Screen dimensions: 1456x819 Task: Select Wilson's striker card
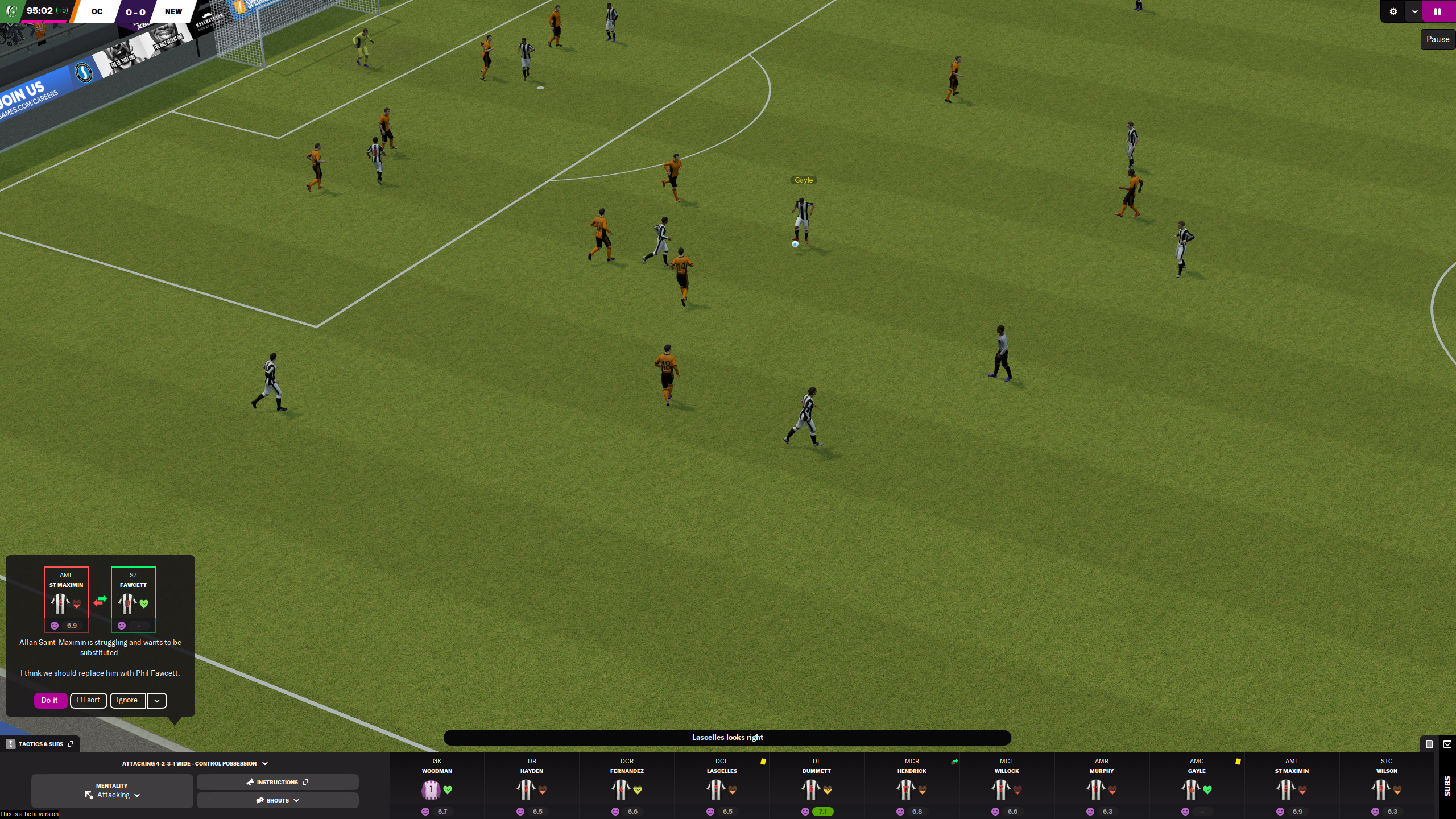tap(1387, 787)
